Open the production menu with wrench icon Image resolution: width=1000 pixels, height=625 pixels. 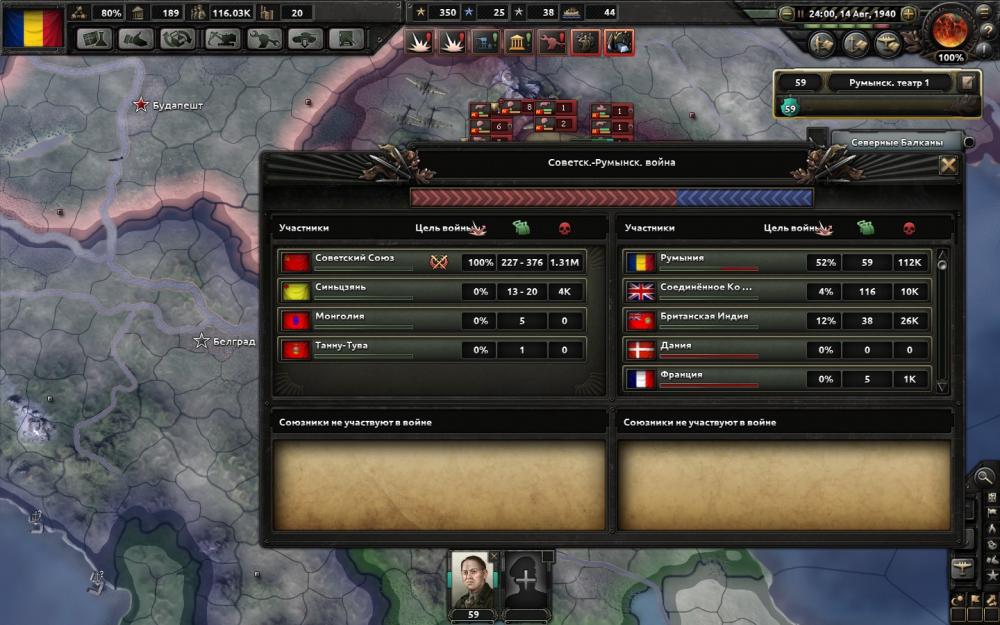[263, 40]
